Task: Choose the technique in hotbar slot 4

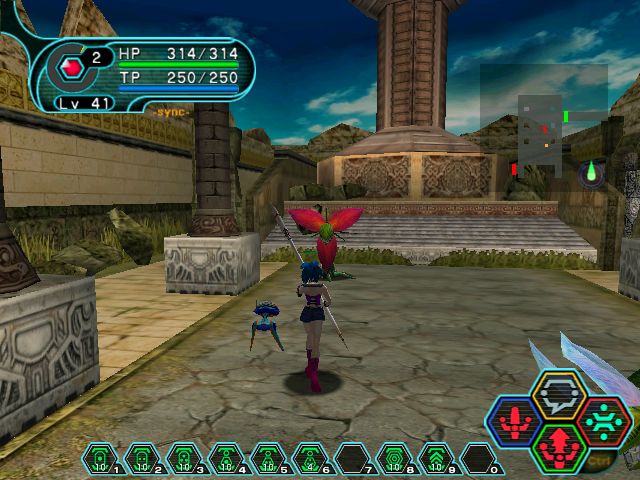Action: point(227,459)
